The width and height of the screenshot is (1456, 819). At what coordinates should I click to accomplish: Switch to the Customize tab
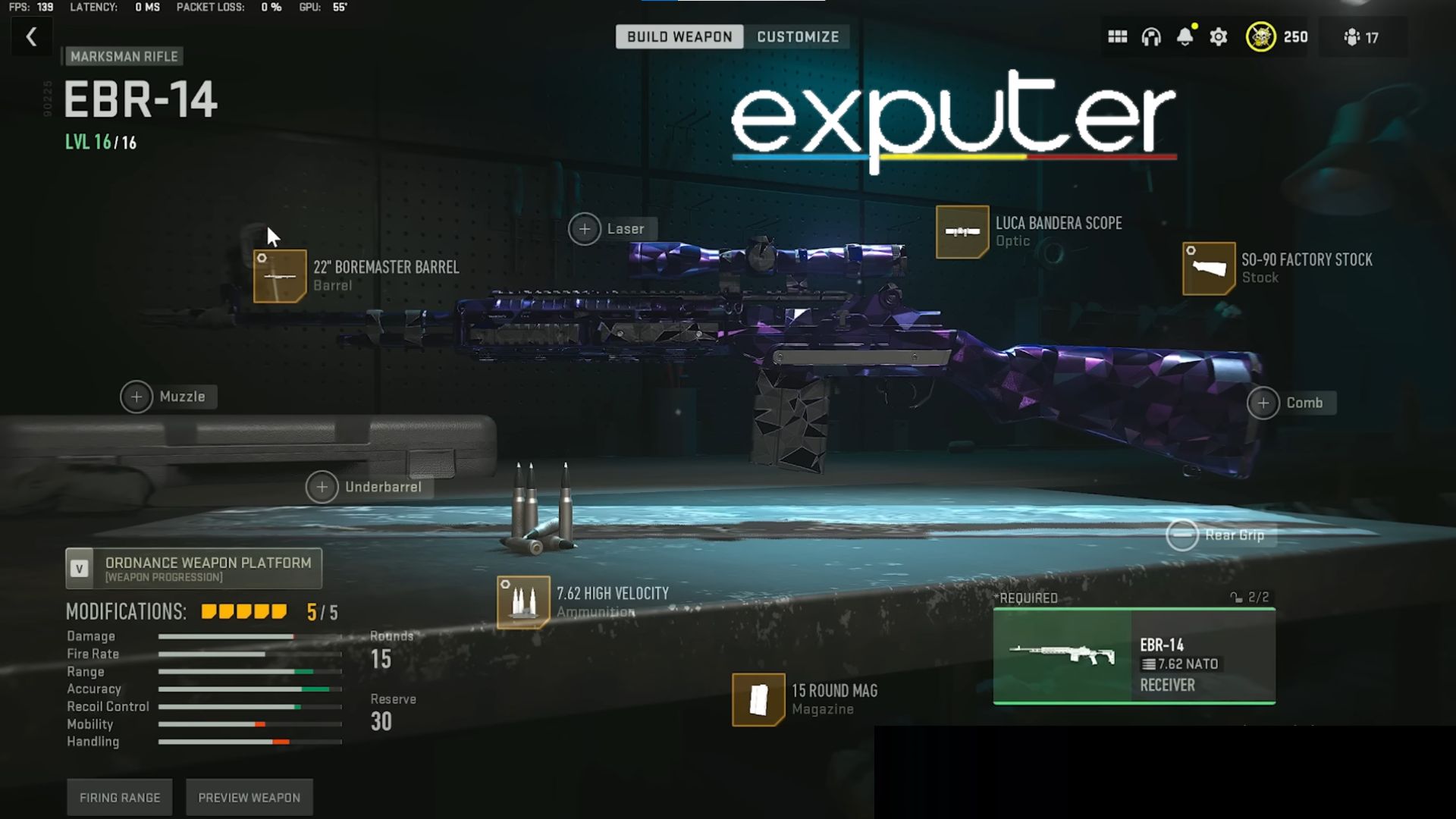(796, 36)
